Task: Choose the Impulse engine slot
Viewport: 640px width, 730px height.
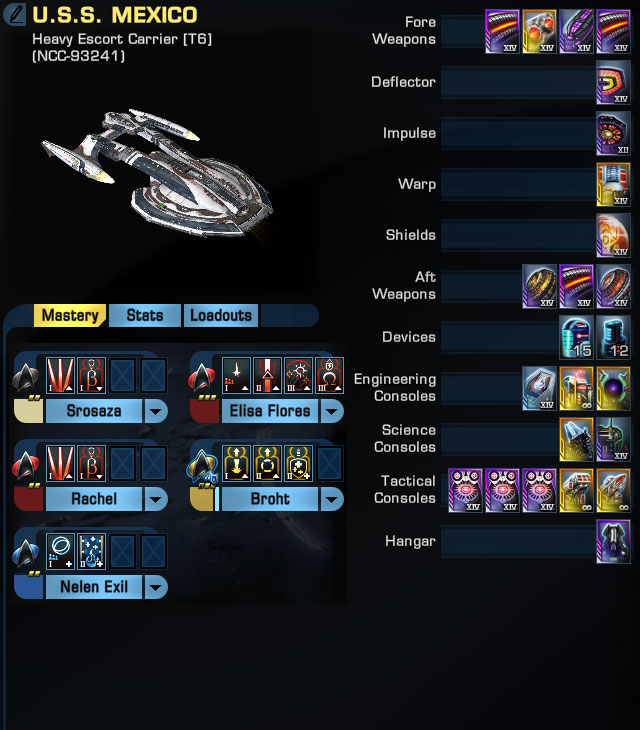Action: tap(613, 133)
